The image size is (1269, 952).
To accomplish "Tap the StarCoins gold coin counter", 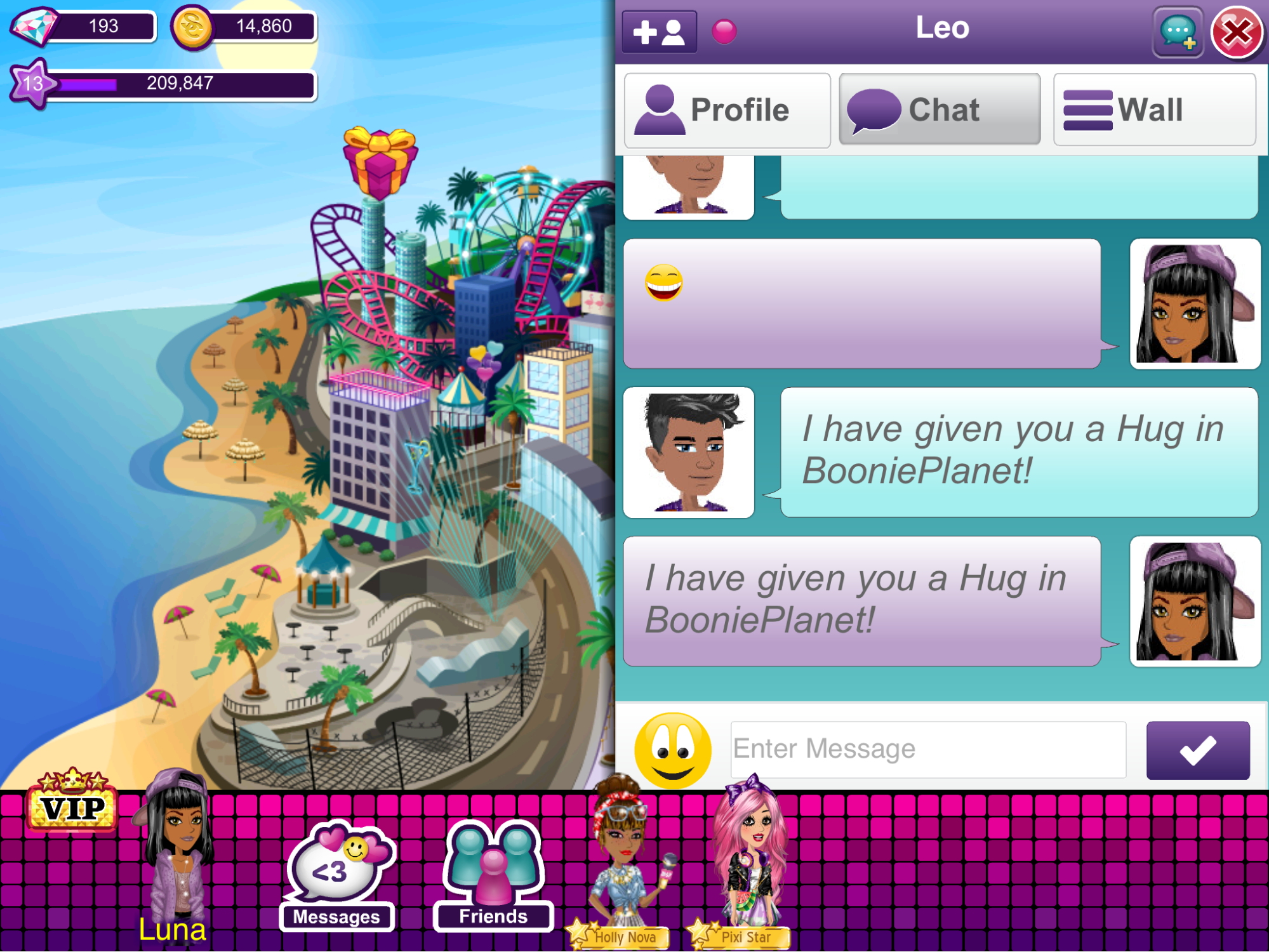I will point(244,27).
